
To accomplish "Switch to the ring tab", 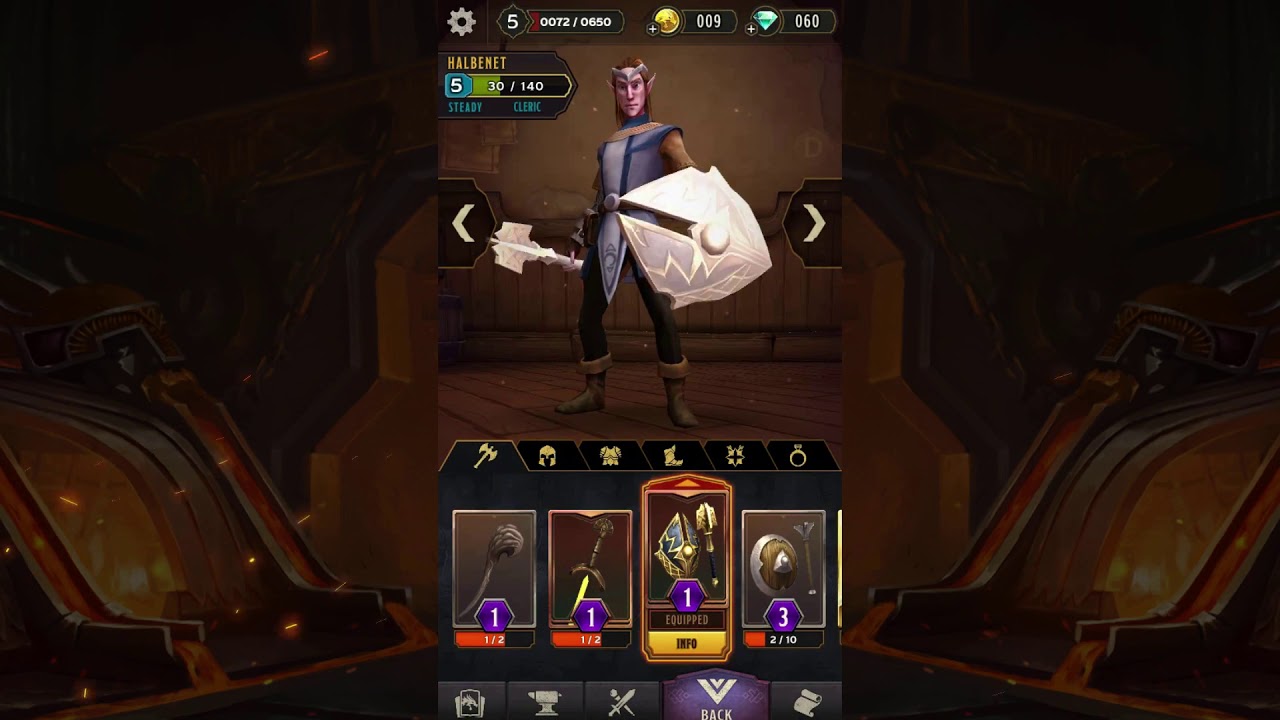I will [x=798, y=457].
